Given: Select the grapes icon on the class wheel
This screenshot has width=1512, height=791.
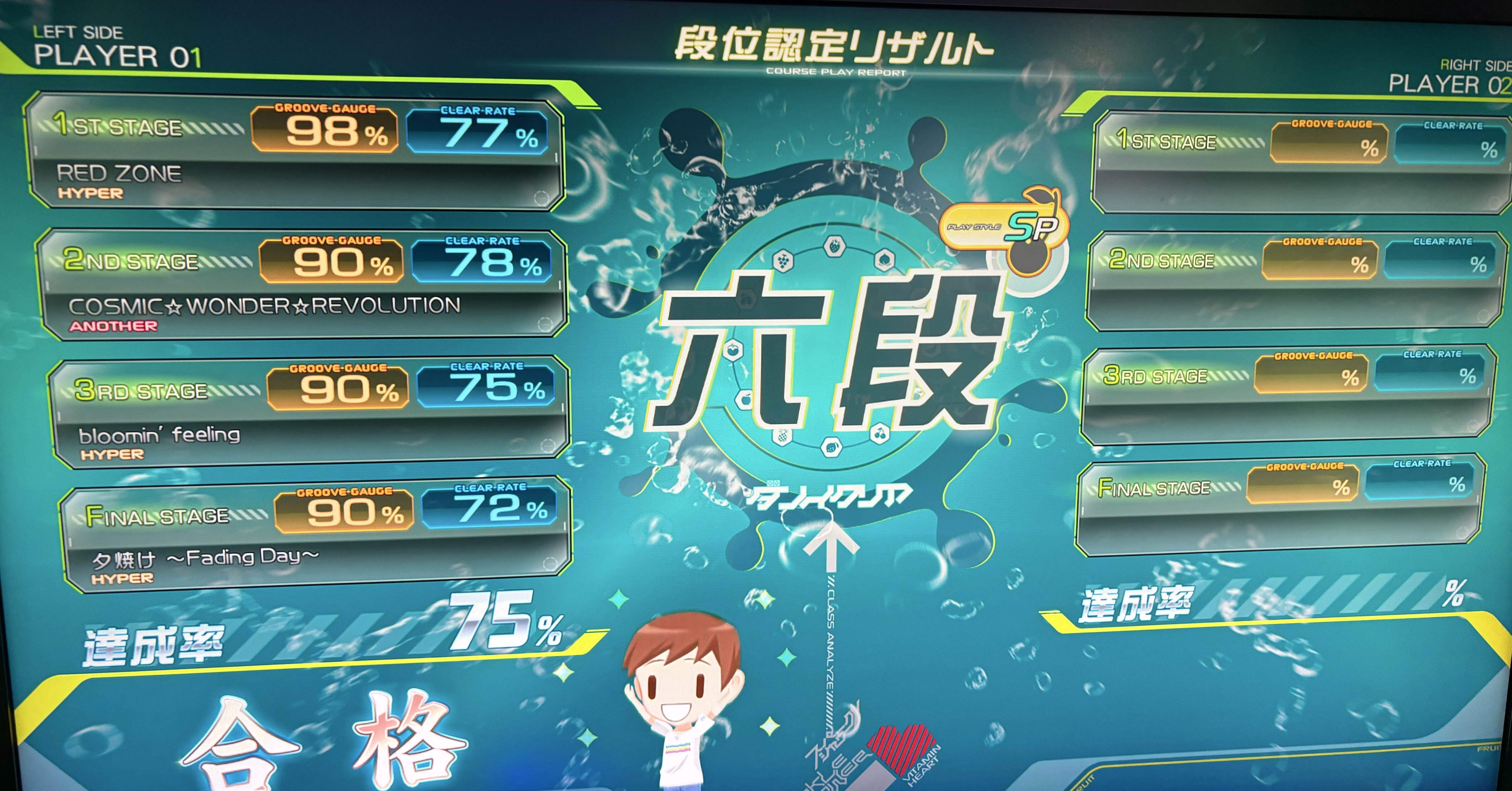Looking at the screenshot, I should pos(783,261).
